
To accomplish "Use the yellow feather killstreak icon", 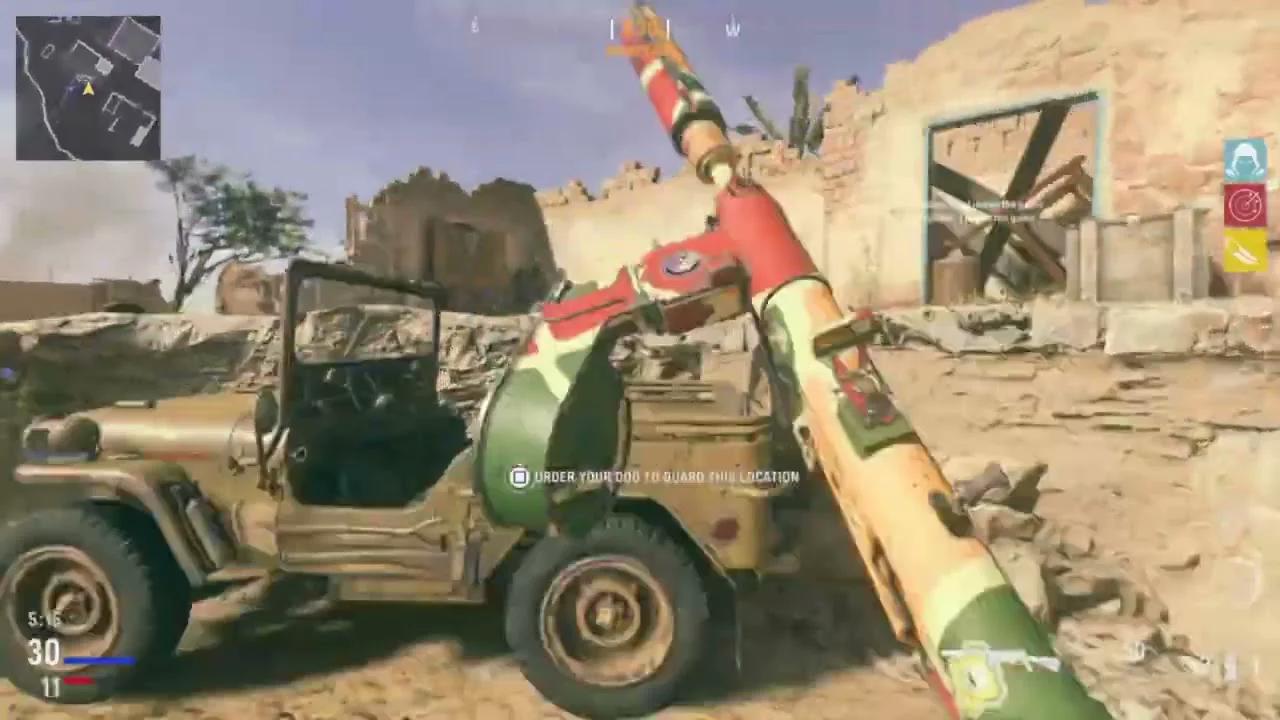I will (1243, 250).
